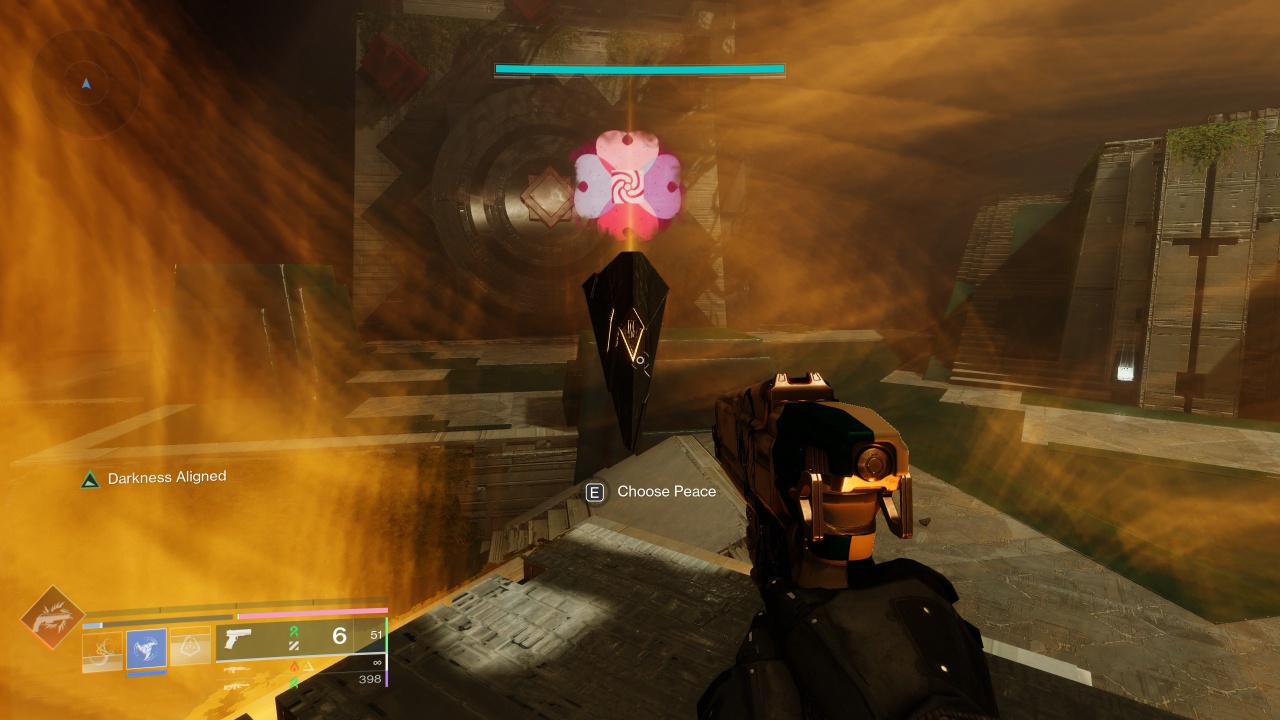The image size is (1280, 720).
Task: Trigger the class ability icon
Action: [x=191, y=651]
